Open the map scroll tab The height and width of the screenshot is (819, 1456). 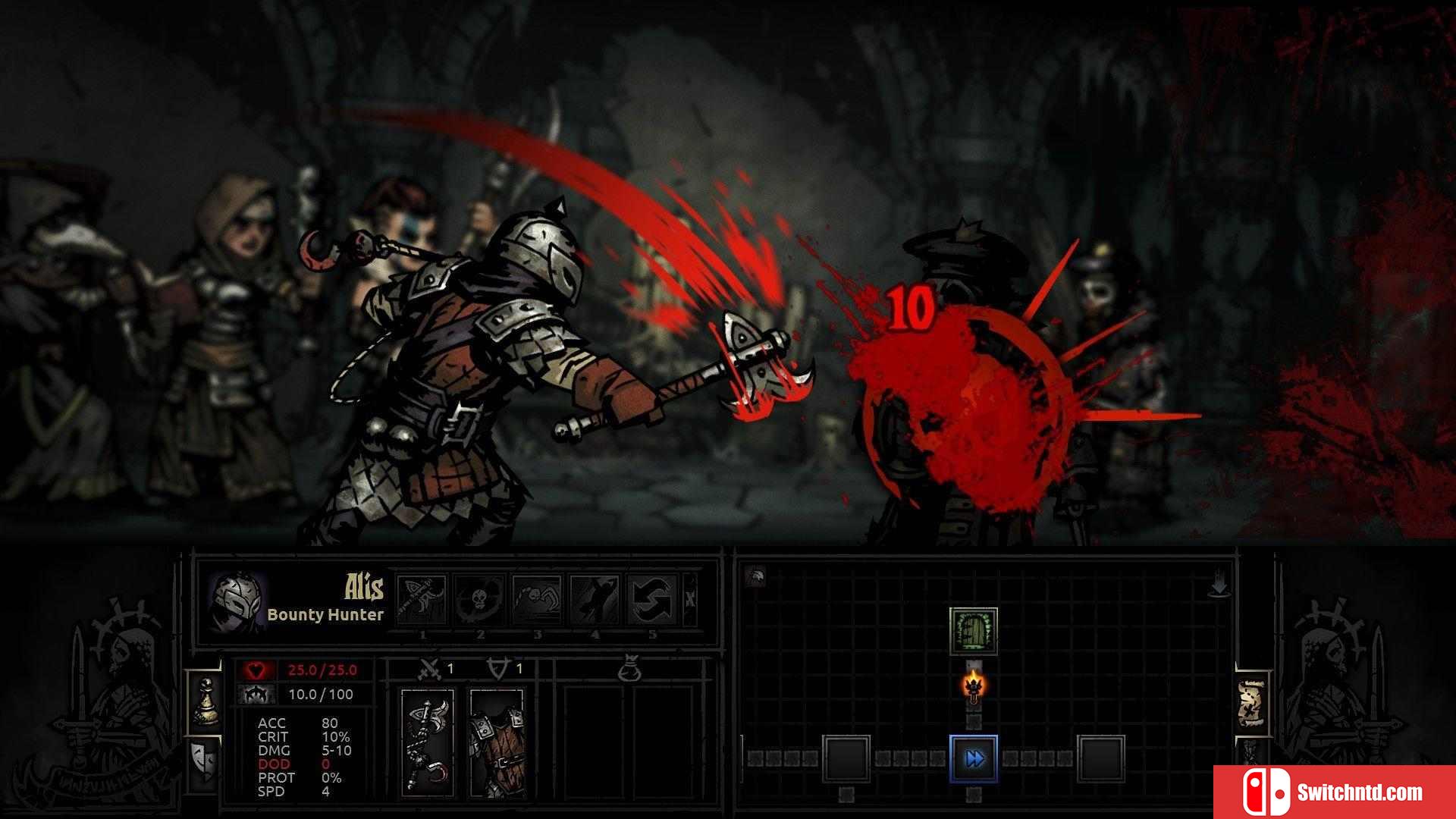(x=1252, y=703)
